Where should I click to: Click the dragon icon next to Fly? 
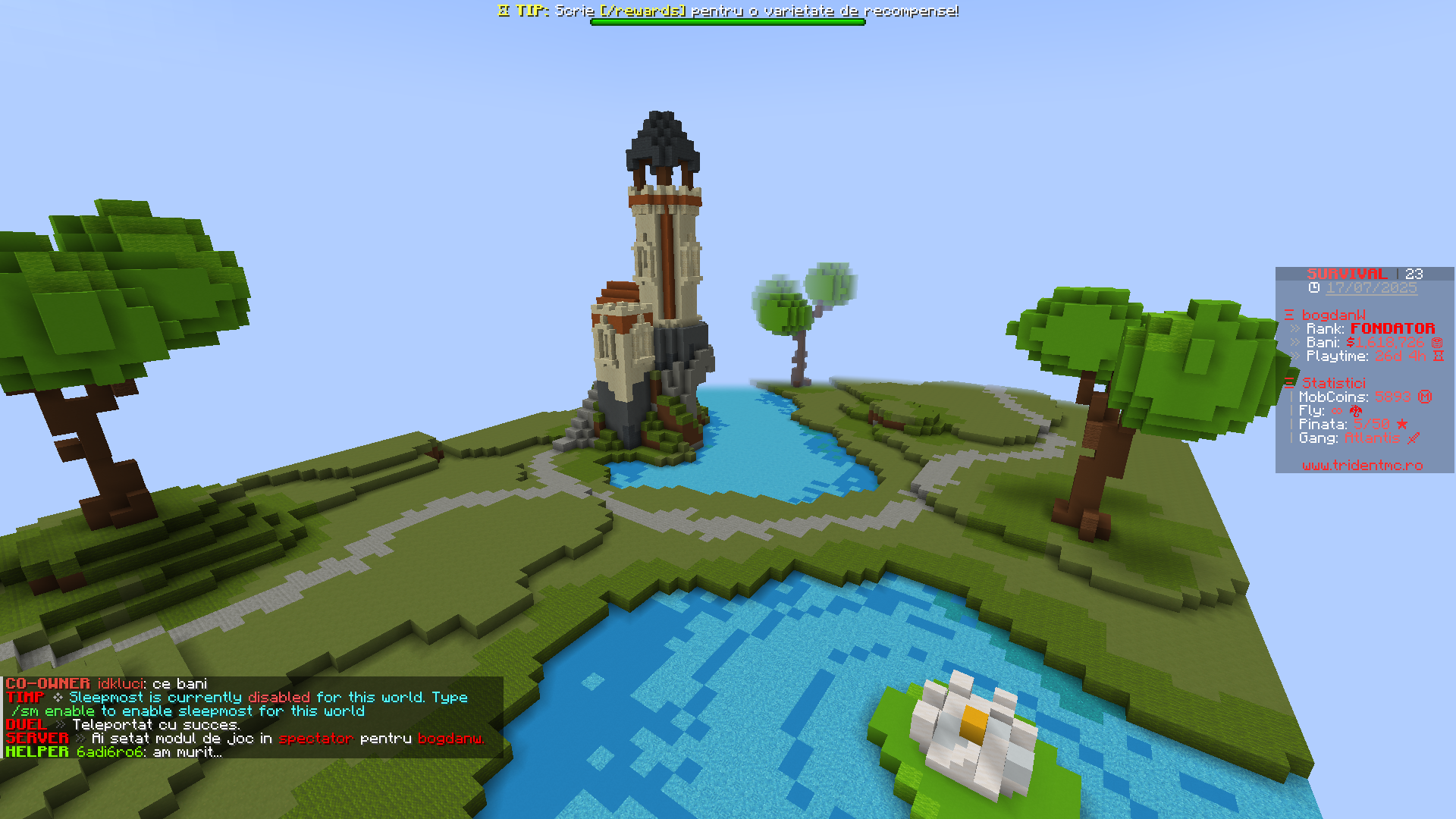1355,410
